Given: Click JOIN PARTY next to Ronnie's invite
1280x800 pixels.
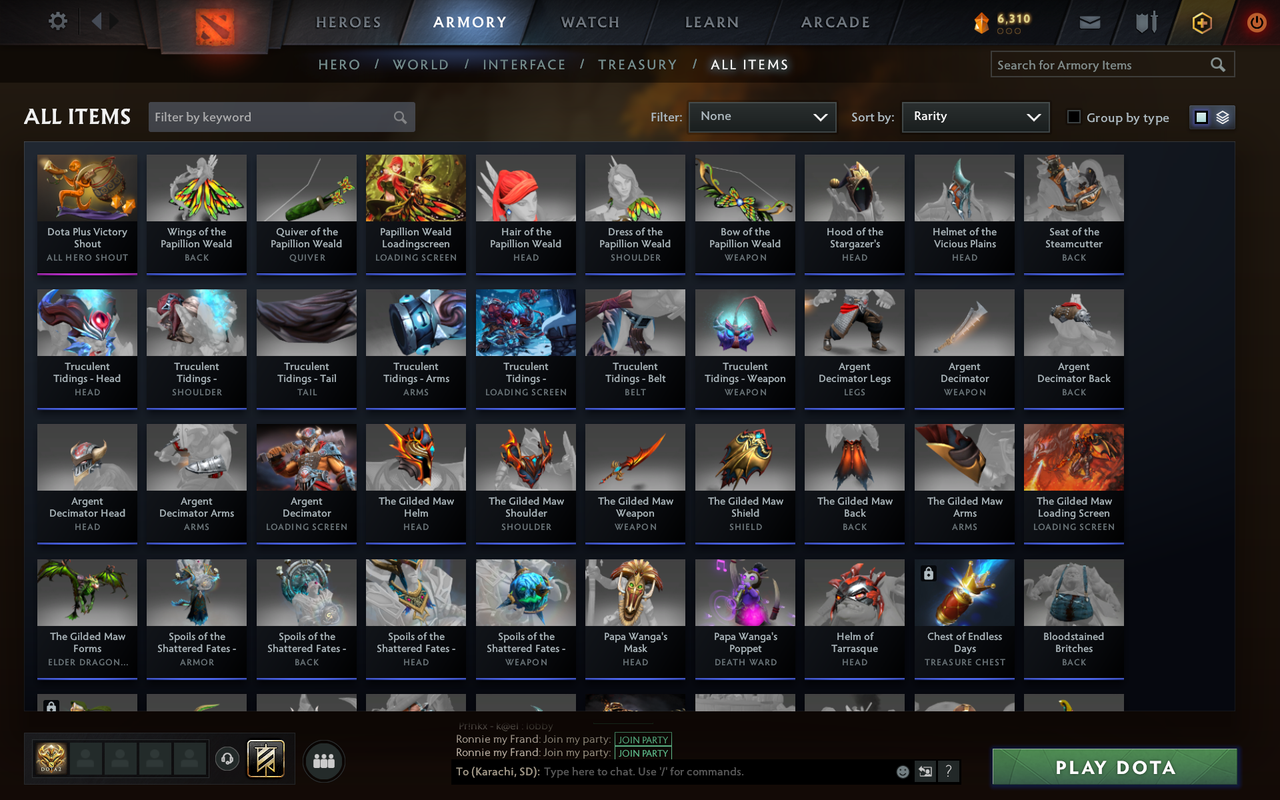Looking at the screenshot, I should coord(643,740).
